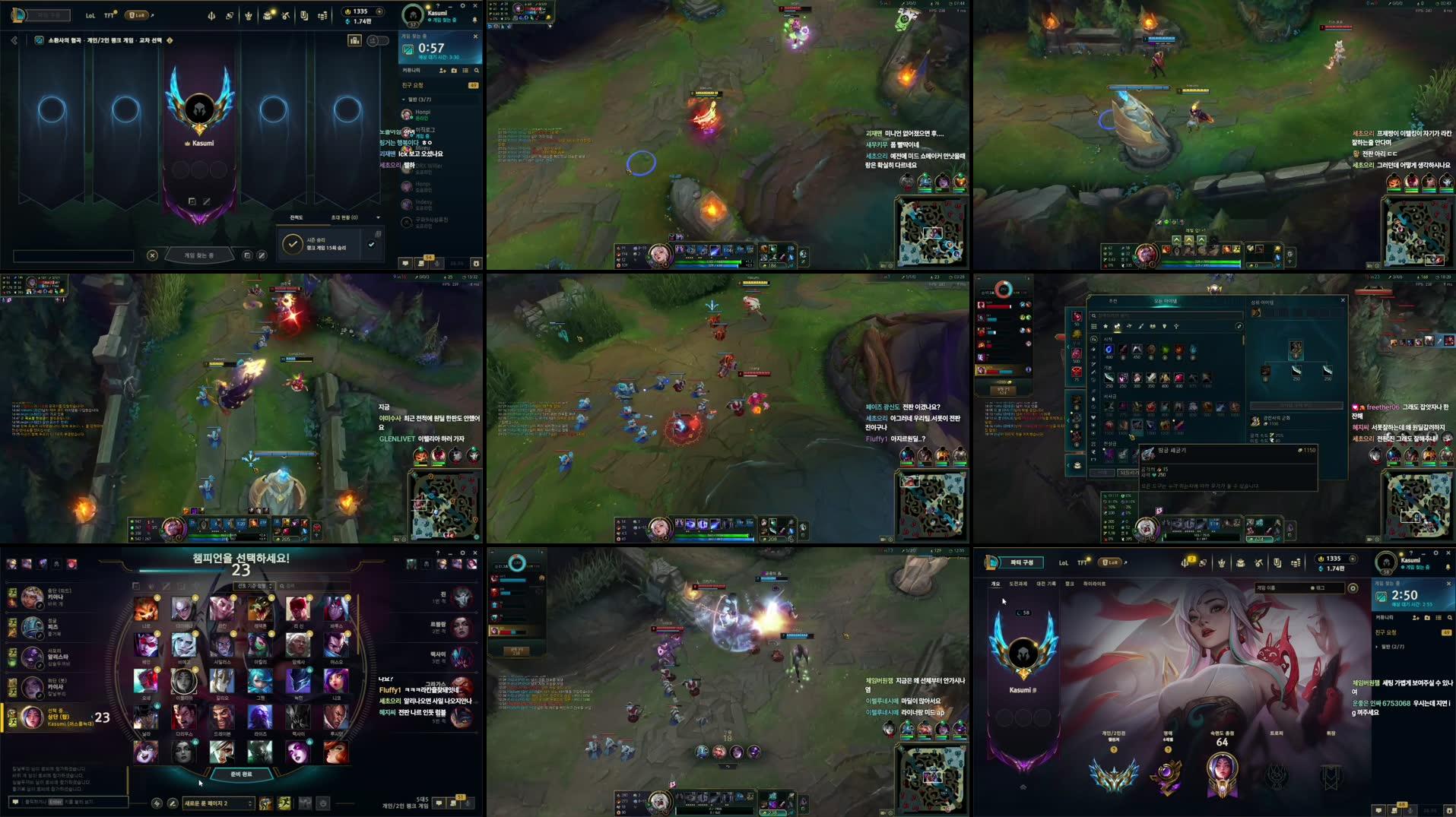Open the 초대 현황 dropdown arrow in the lobby
This screenshot has width=1456, height=817.
pyautogui.click(x=379, y=217)
